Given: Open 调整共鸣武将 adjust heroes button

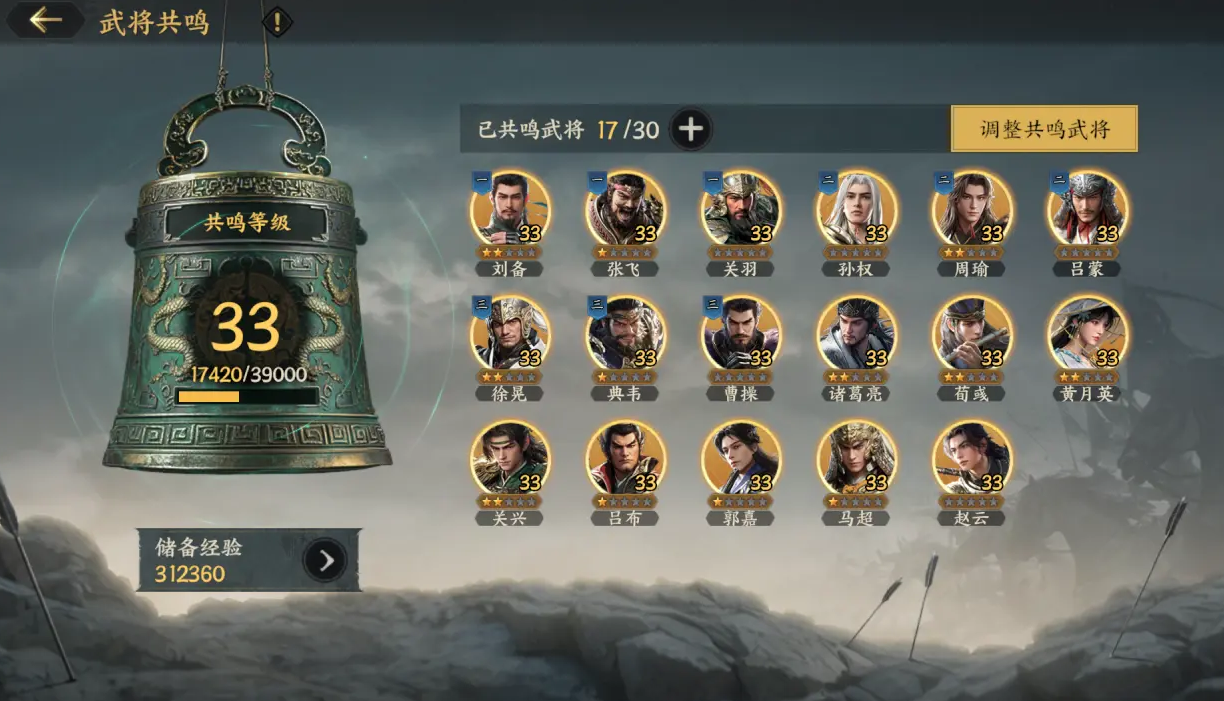Looking at the screenshot, I should tap(1044, 129).
